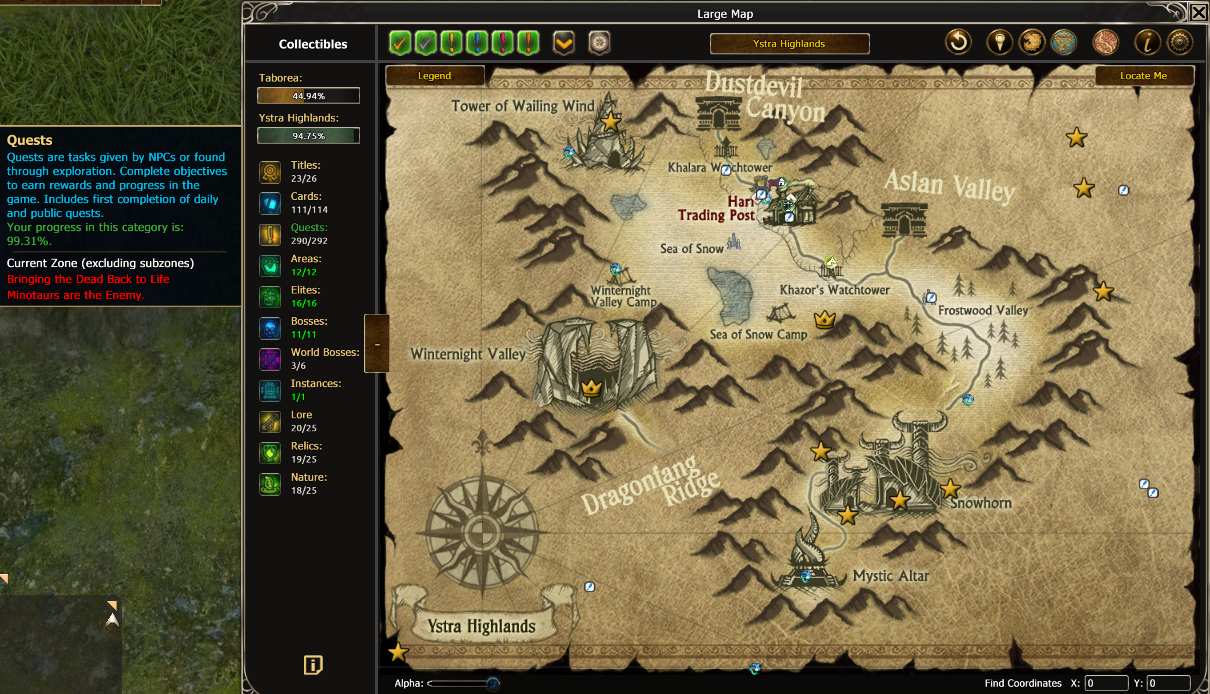Open the map info button

coord(1147,42)
